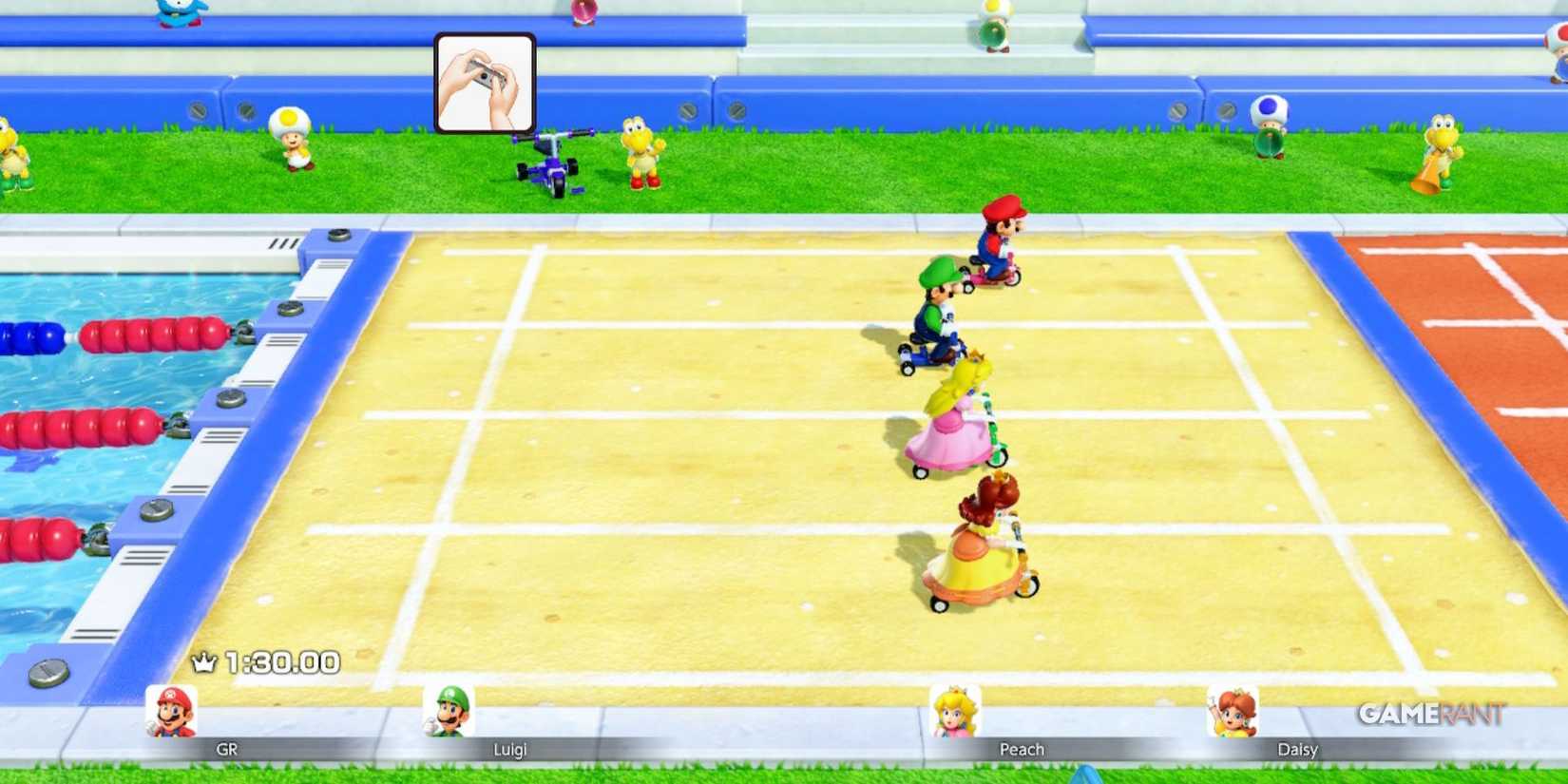Click the Luigi name label
The height and width of the screenshot is (784, 1568).
[512, 750]
